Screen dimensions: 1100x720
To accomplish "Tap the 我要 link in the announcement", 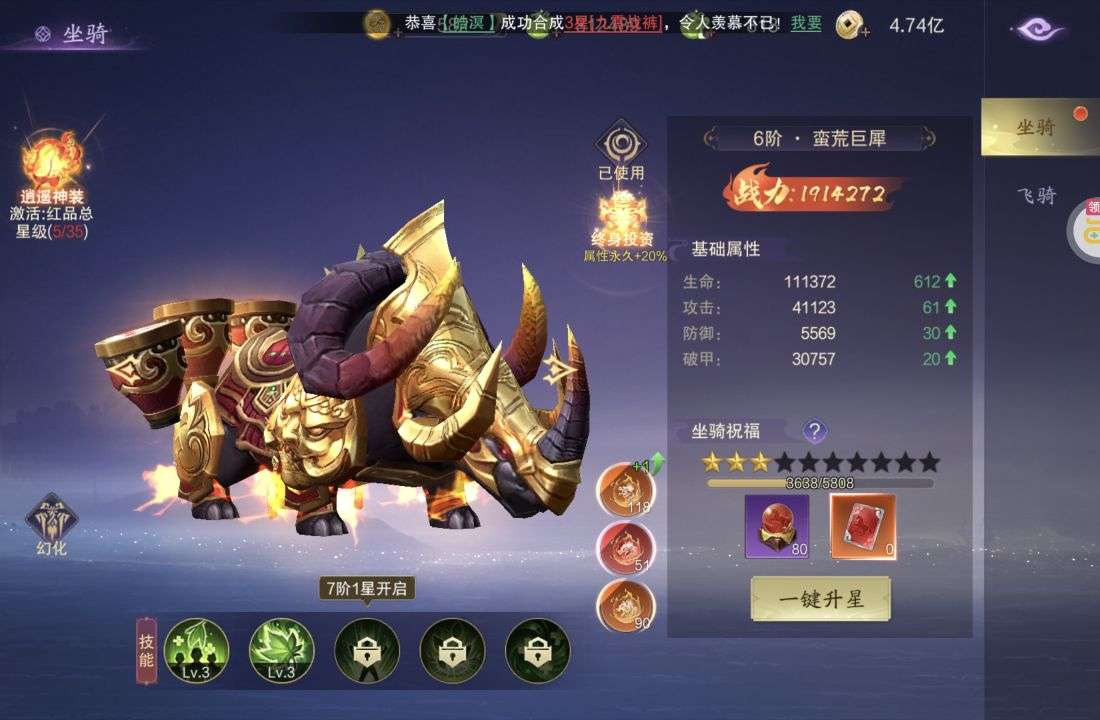I will (x=806, y=23).
